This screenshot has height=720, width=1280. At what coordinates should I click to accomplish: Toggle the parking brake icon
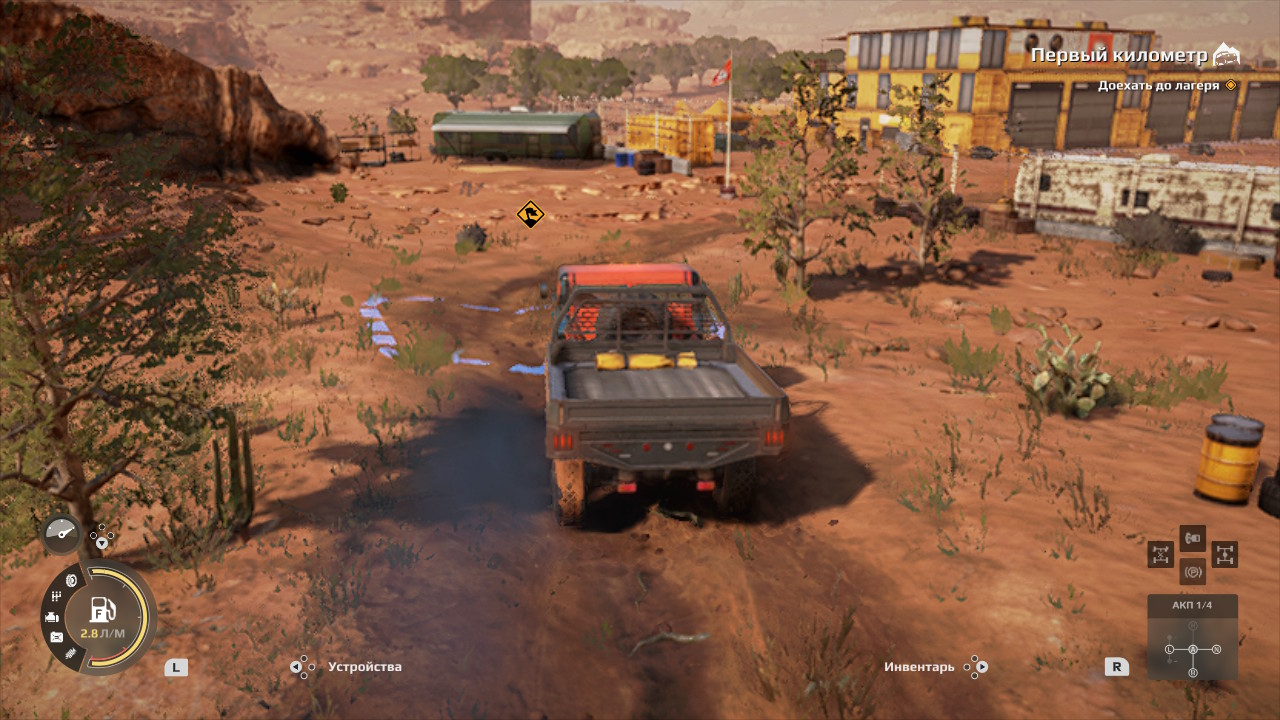(x=1192, y=572)
